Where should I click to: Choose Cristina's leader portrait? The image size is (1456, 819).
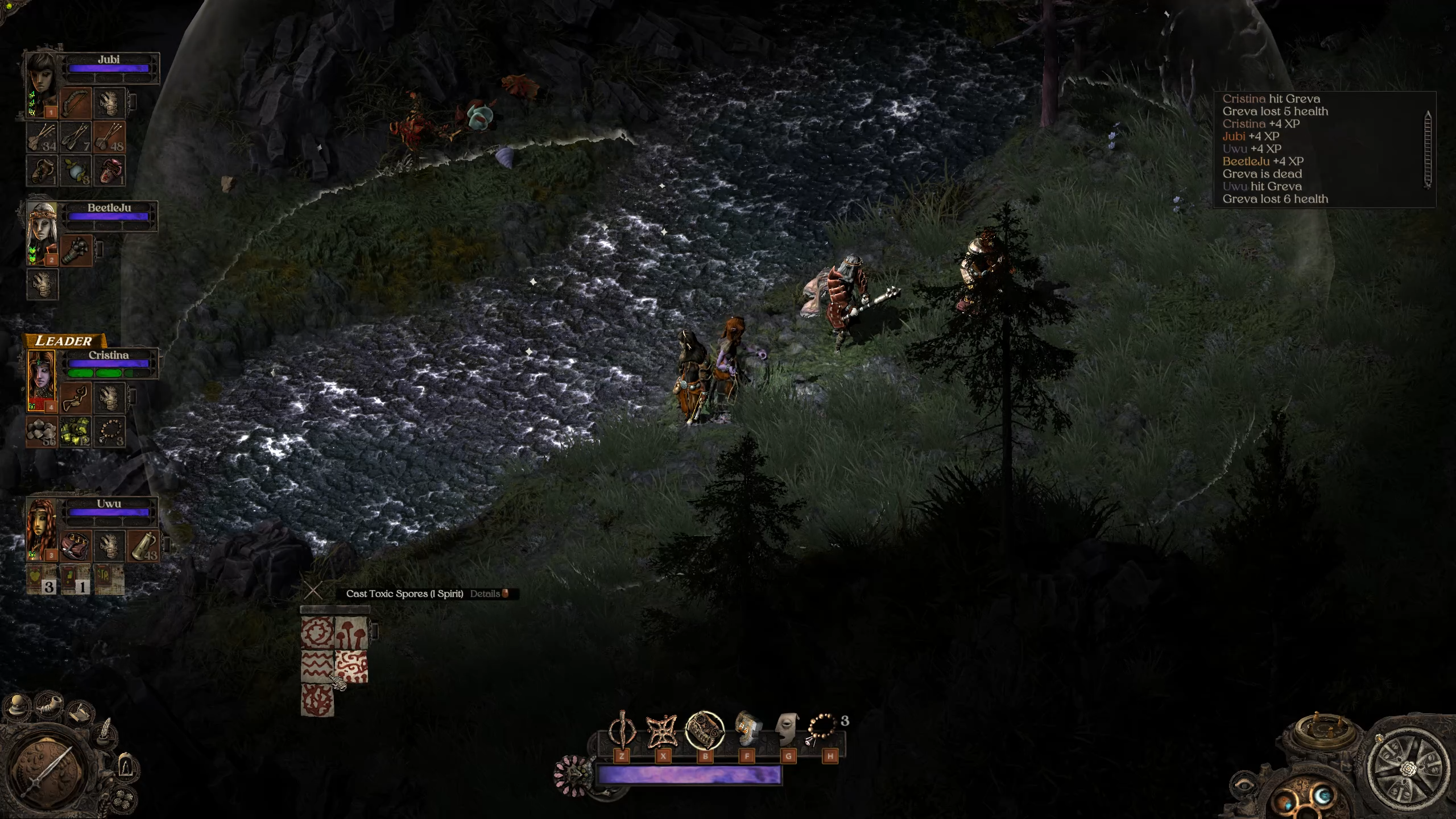[x=42, y=378]
